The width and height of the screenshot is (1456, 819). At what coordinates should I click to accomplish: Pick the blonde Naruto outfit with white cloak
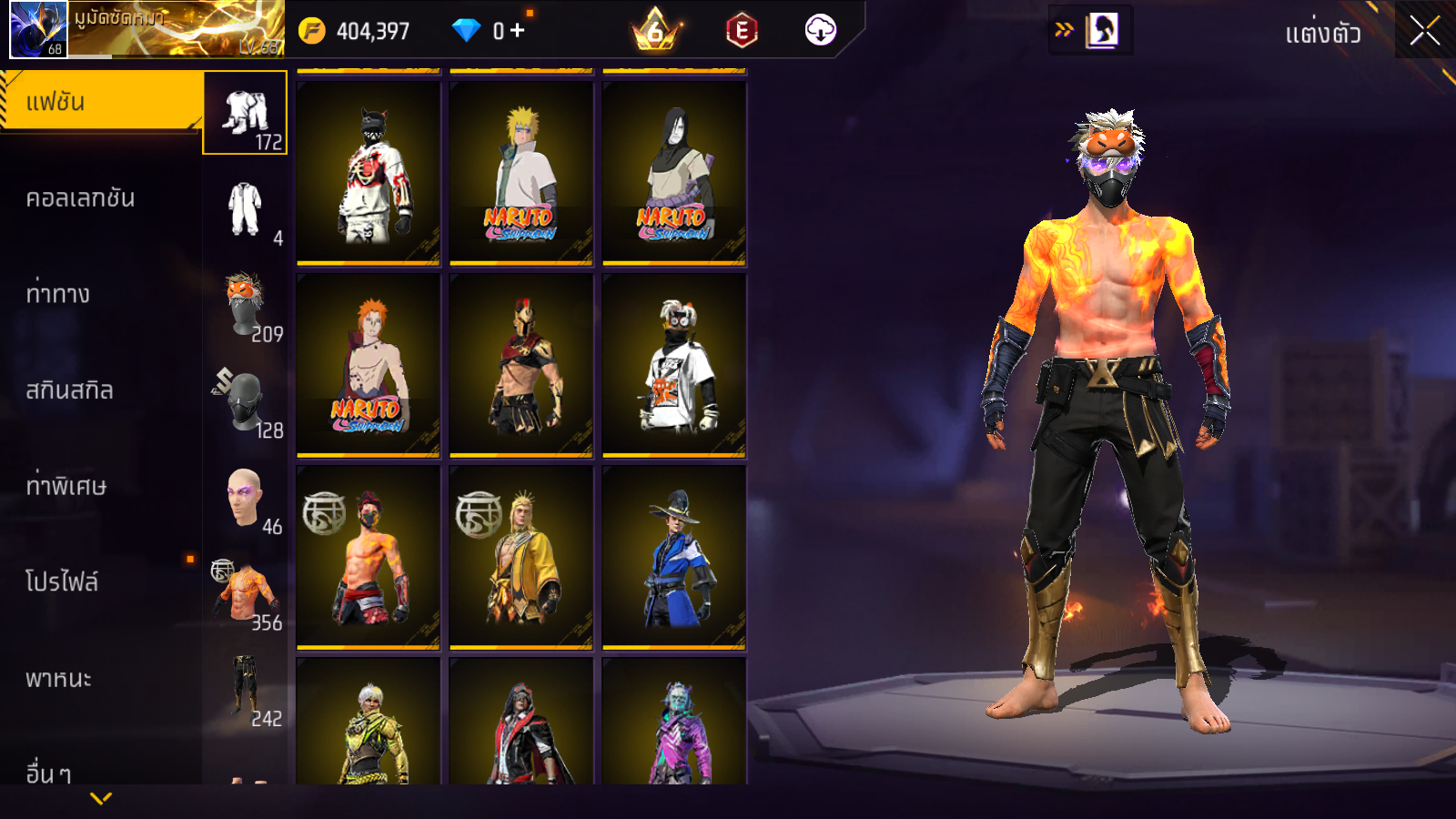tap(521, 173)
